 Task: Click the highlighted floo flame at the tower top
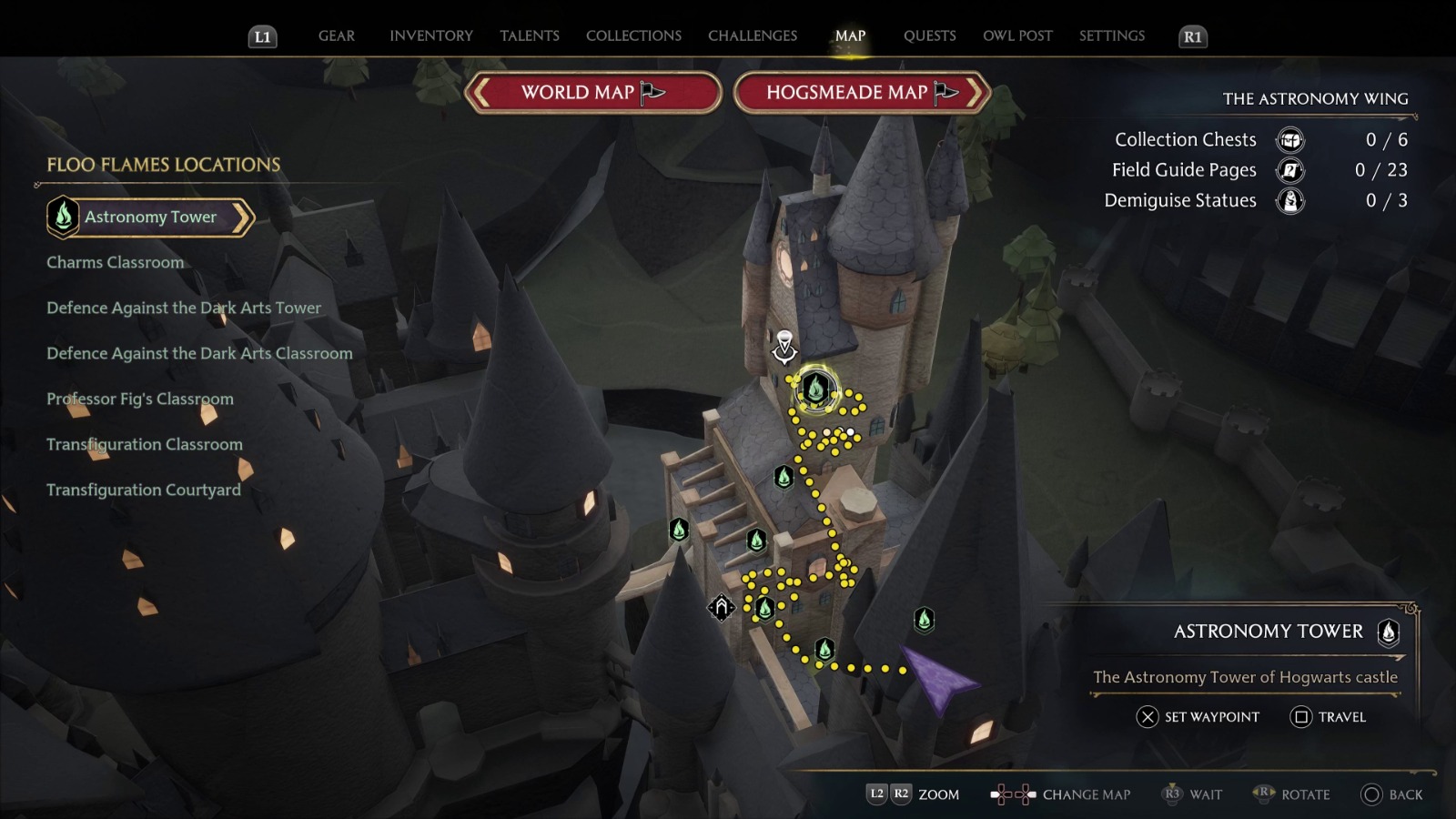[815, 391]
